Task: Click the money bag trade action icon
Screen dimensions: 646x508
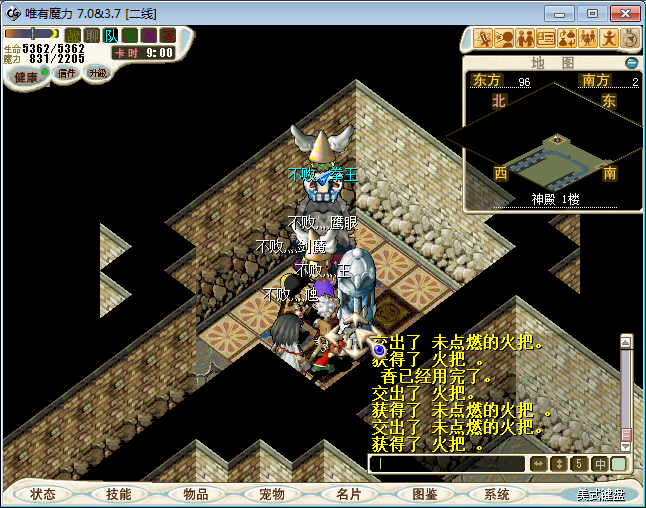Action: (567, 39)
